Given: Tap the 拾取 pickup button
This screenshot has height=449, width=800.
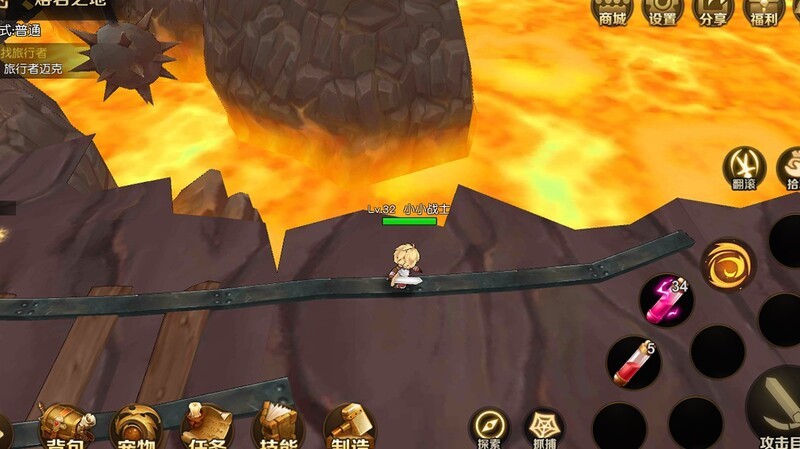Looking at the screenshot, I should point(790,167).
